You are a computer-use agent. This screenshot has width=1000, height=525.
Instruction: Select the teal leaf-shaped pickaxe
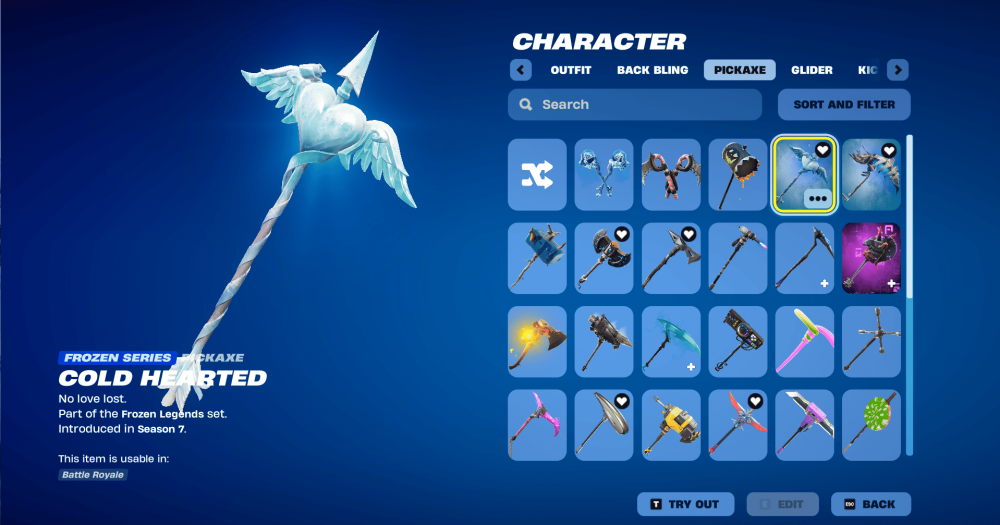pyautogui.click(x=671, y=341)
